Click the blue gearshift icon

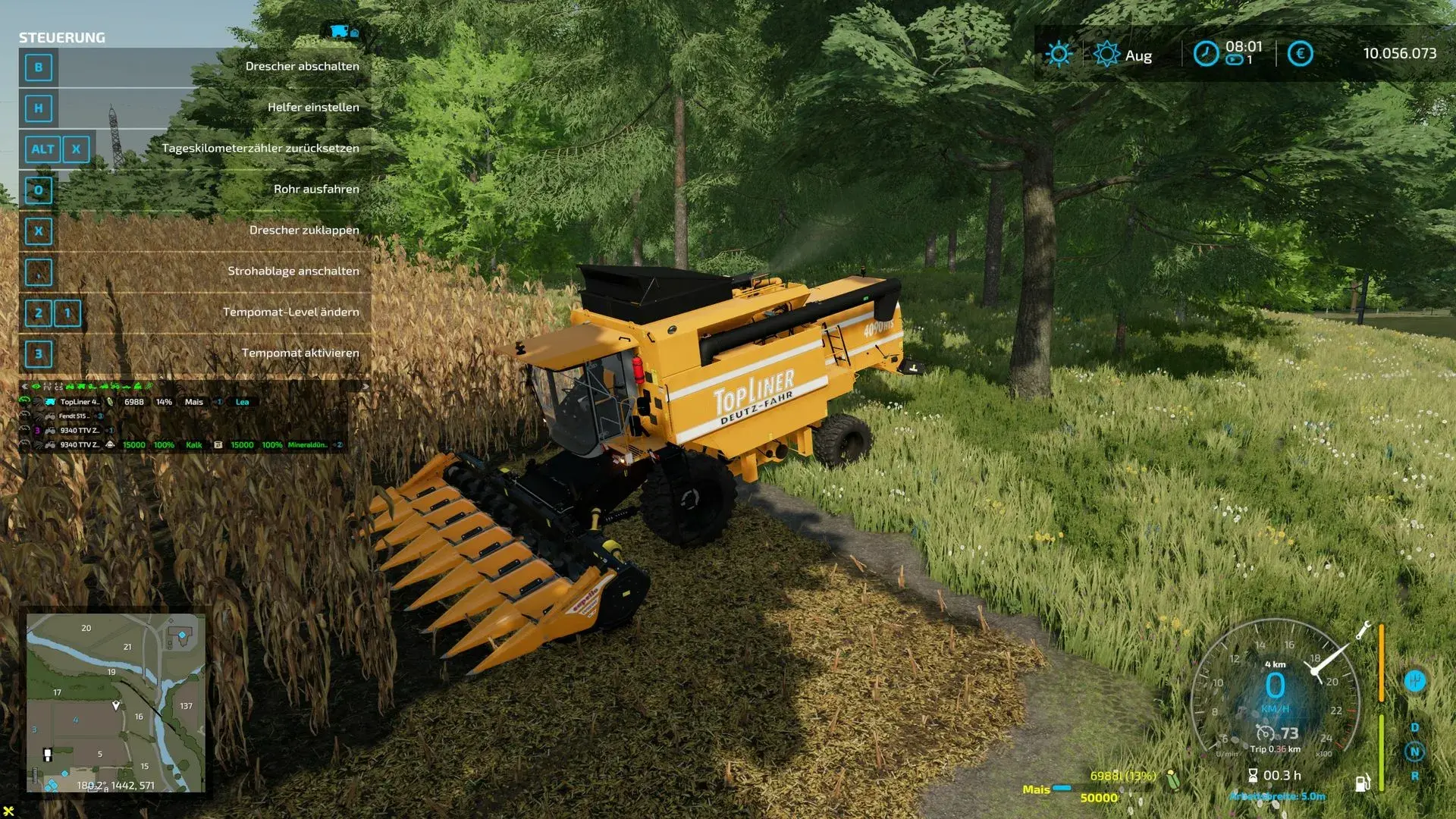point(1414,681)
